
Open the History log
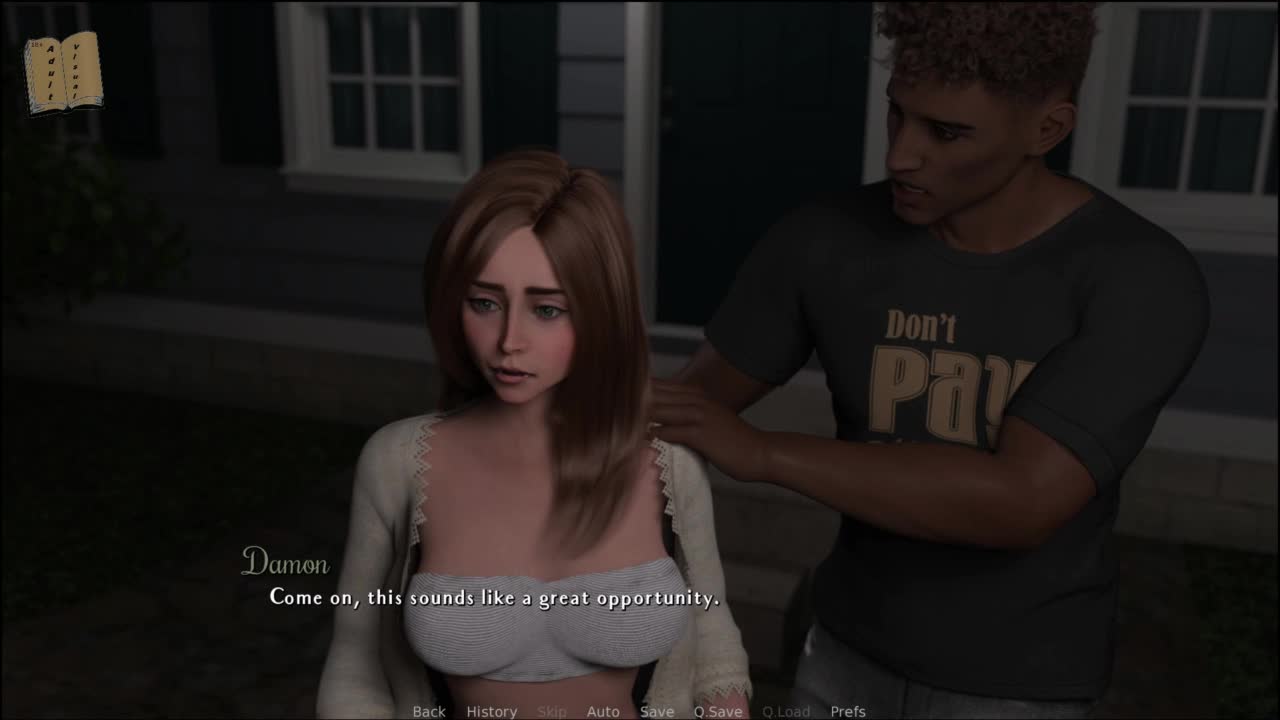pyautogui.click(x=491, y=711)
